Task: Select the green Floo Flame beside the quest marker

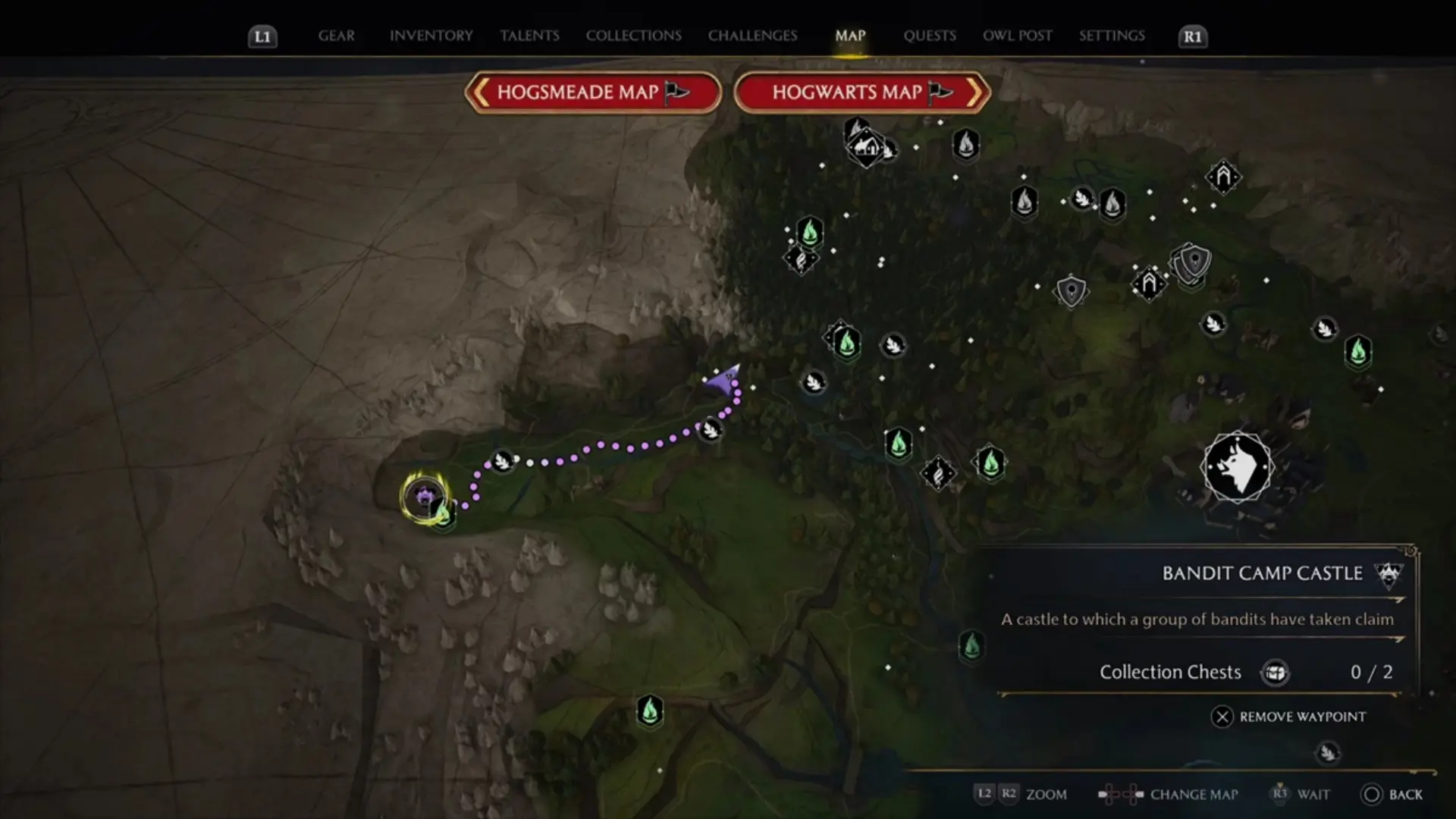Action: 444,516
